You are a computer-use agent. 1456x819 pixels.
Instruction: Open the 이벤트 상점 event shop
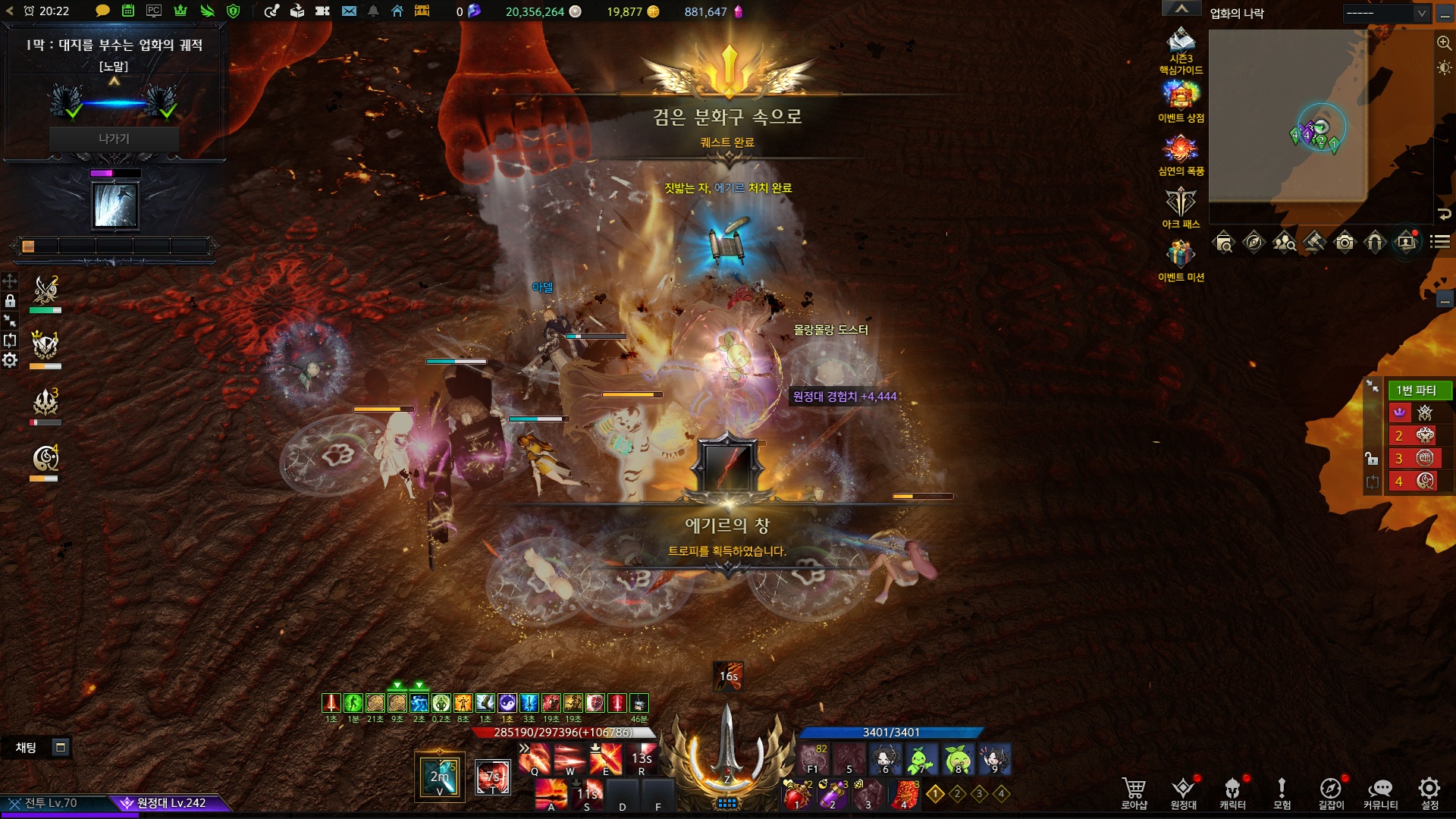[1181, 101]
